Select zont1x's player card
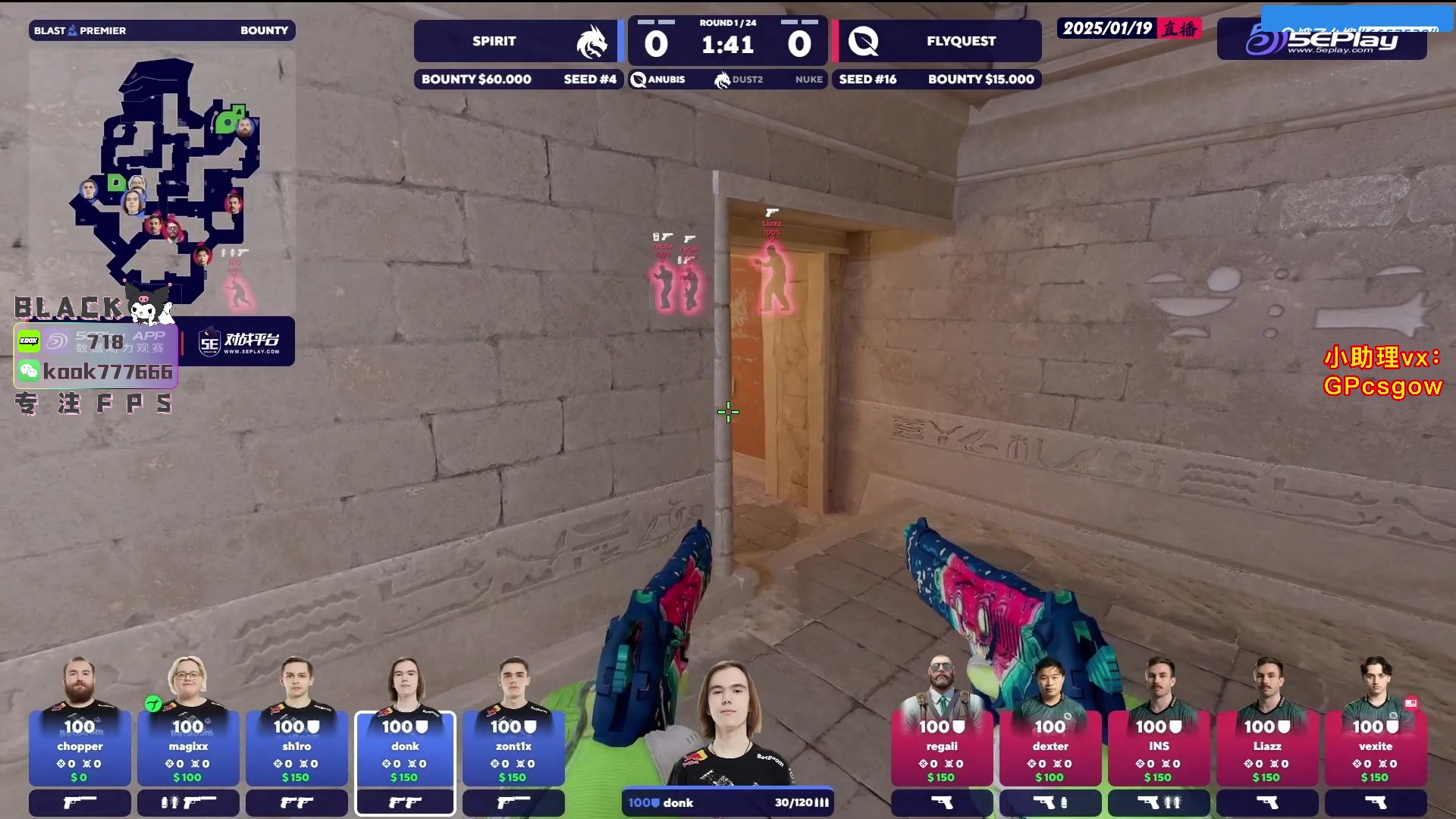1456x819 pixels. [513, 748]
